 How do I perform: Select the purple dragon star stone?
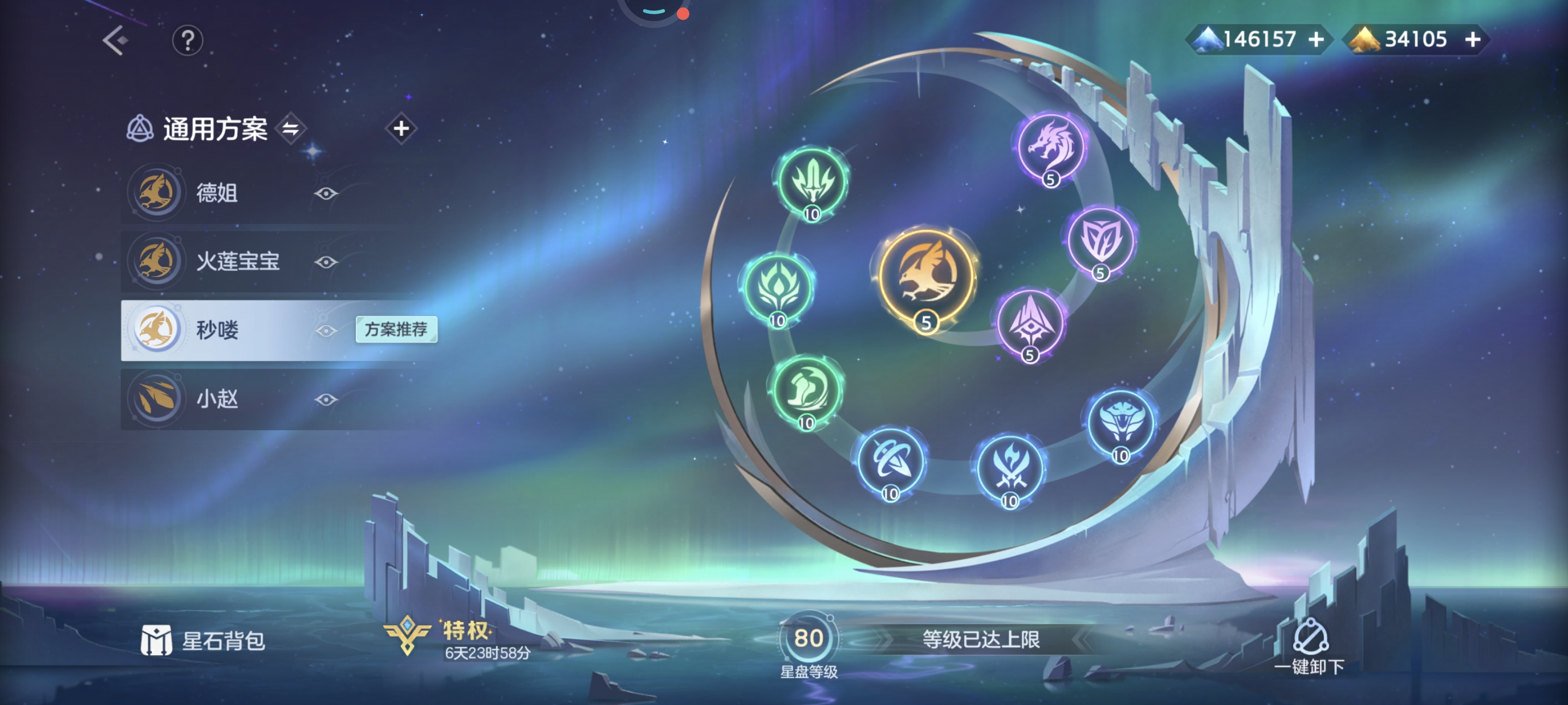point(1051,147)
